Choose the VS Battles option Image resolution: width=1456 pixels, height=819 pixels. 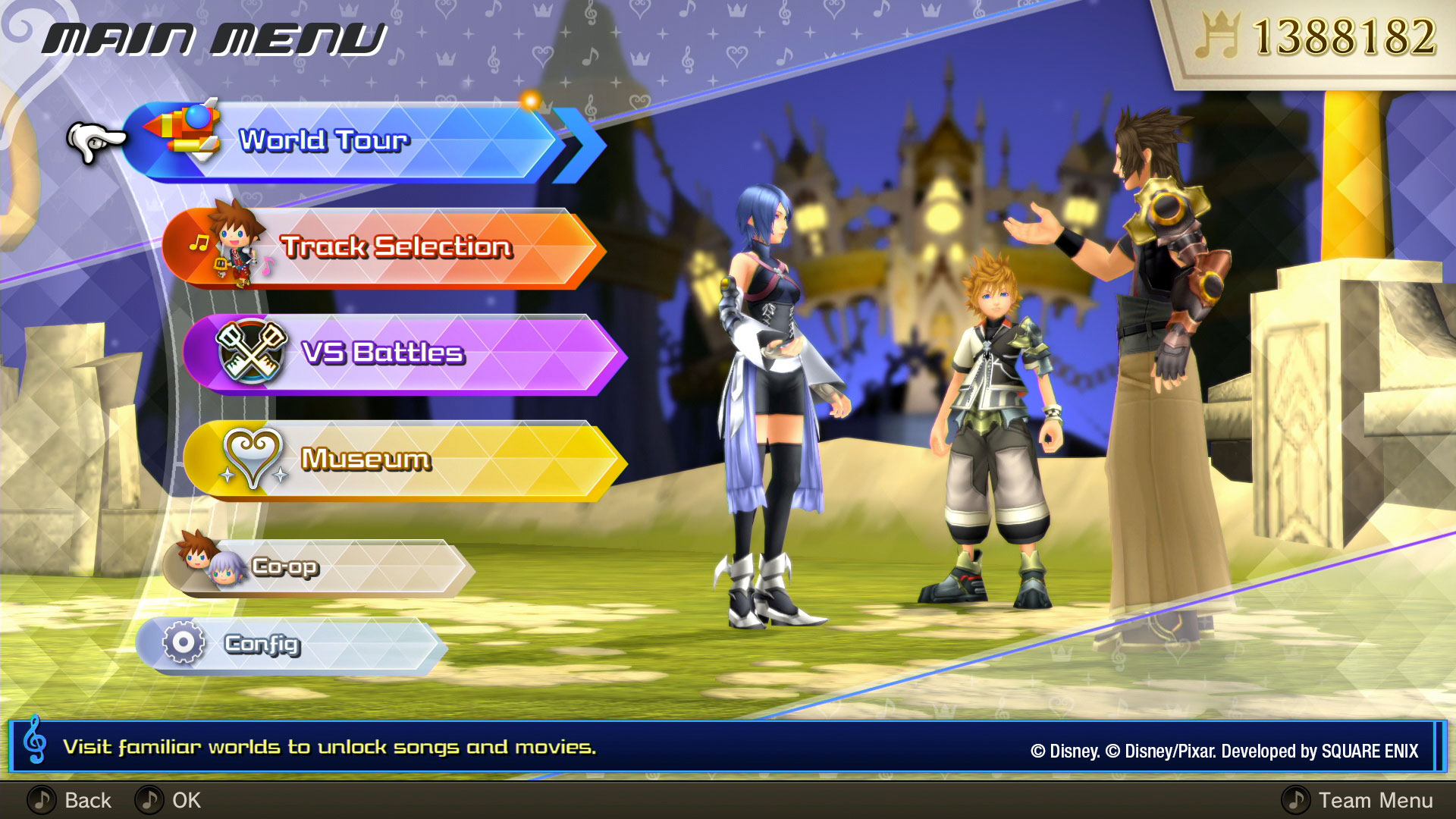point(402,354)
